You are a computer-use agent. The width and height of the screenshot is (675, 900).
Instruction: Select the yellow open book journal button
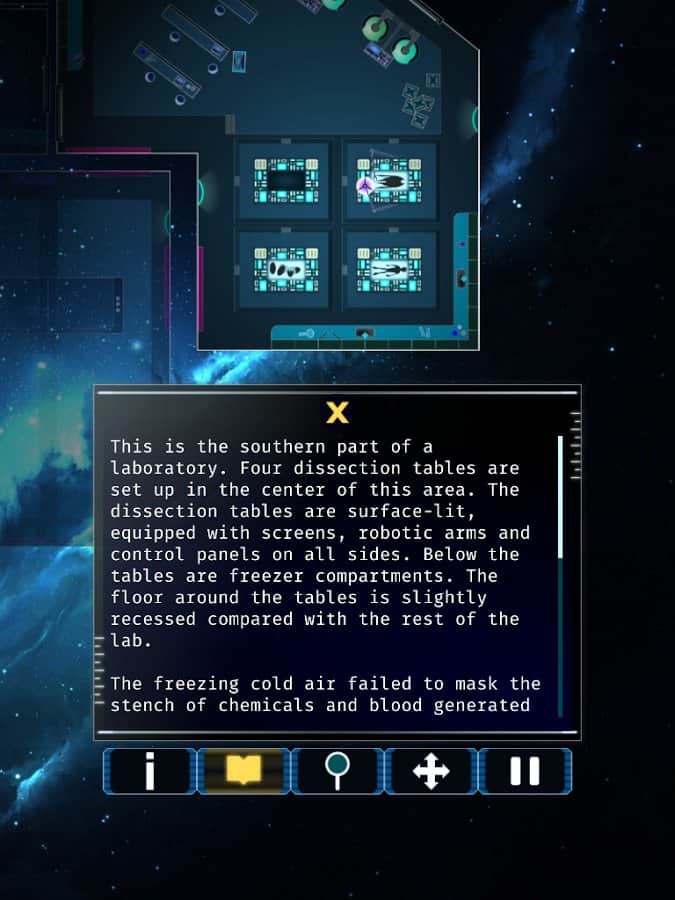pyautogui.click(x=243, y=771)
